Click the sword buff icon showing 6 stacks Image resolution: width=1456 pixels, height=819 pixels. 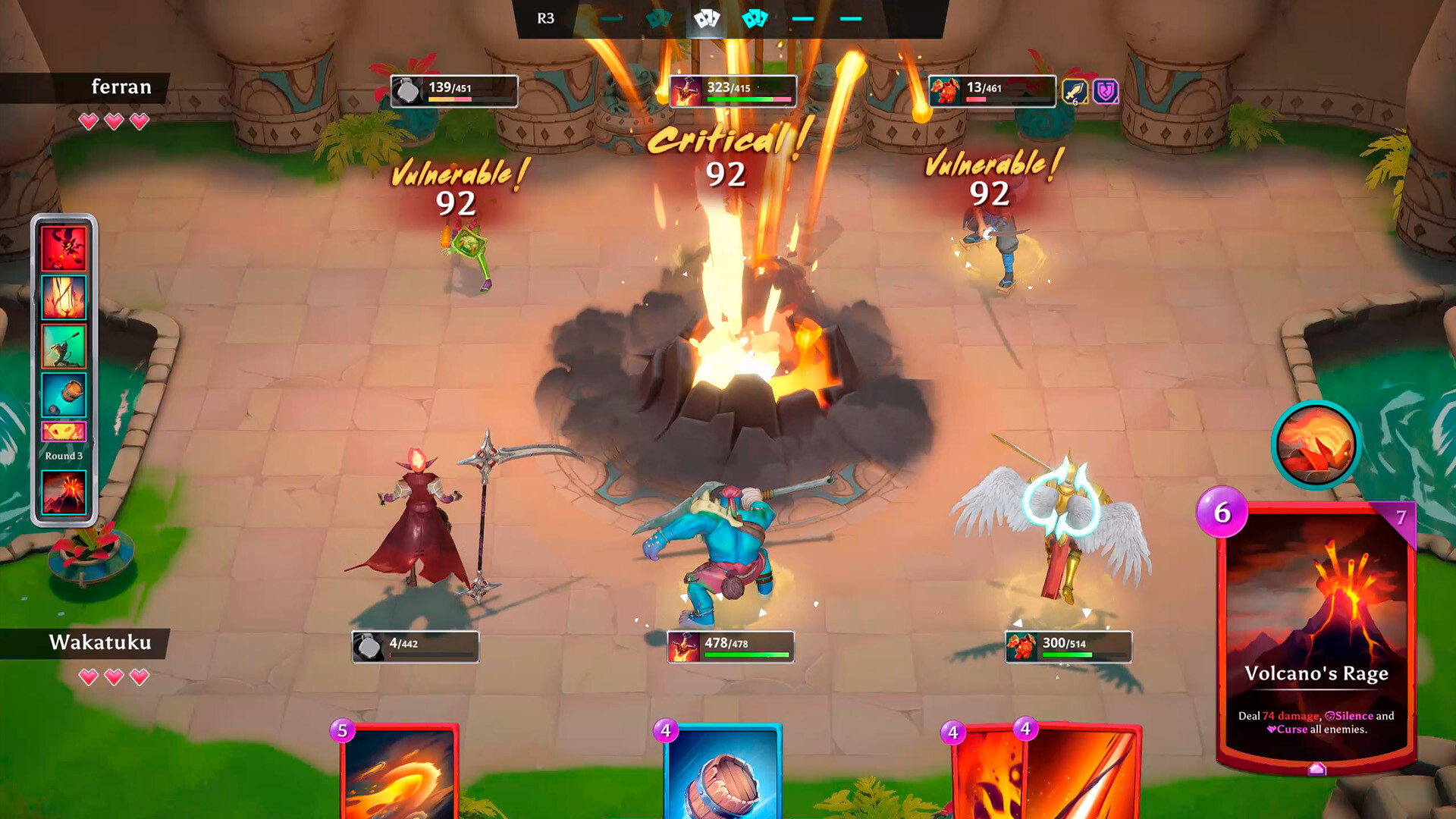(1075, 92)
